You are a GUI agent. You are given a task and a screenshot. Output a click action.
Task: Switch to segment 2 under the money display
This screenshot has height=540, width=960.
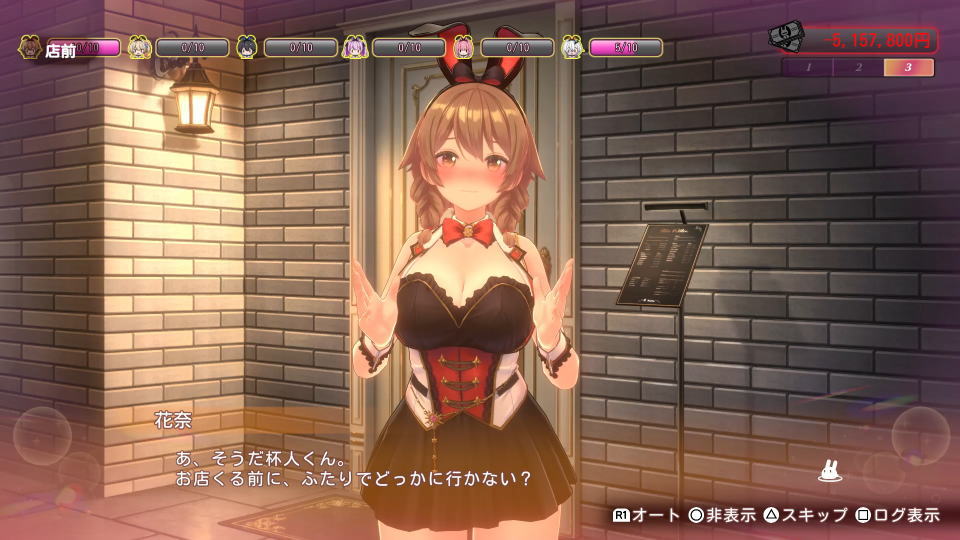(x=859, y=68)
